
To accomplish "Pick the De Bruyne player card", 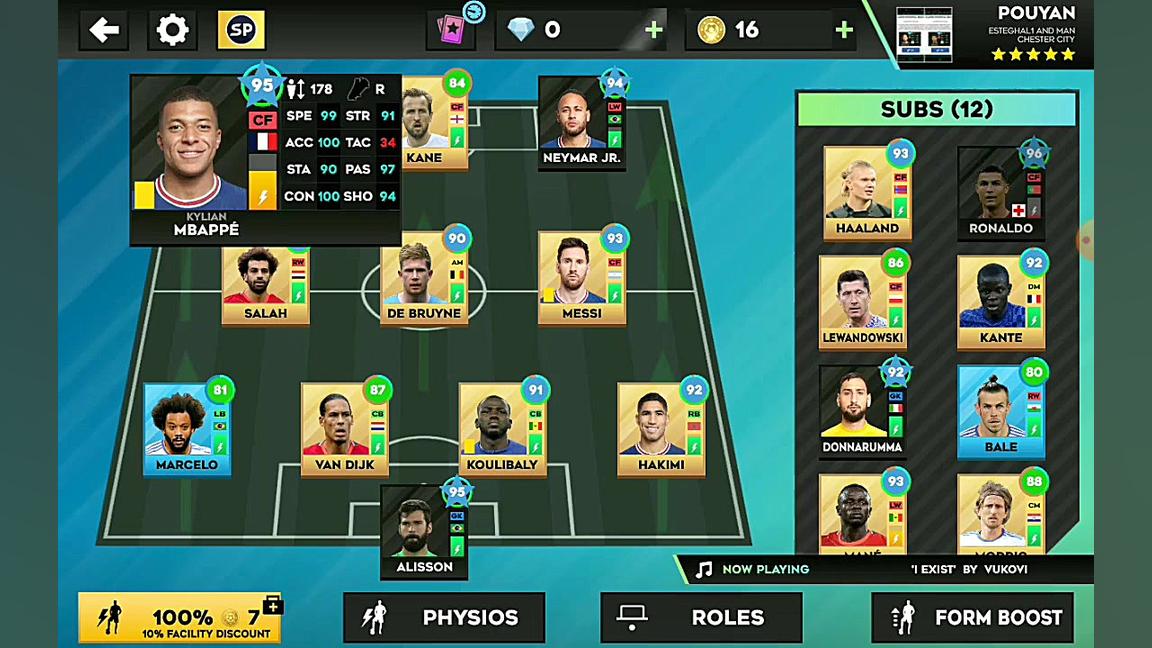I will [424, 280].
